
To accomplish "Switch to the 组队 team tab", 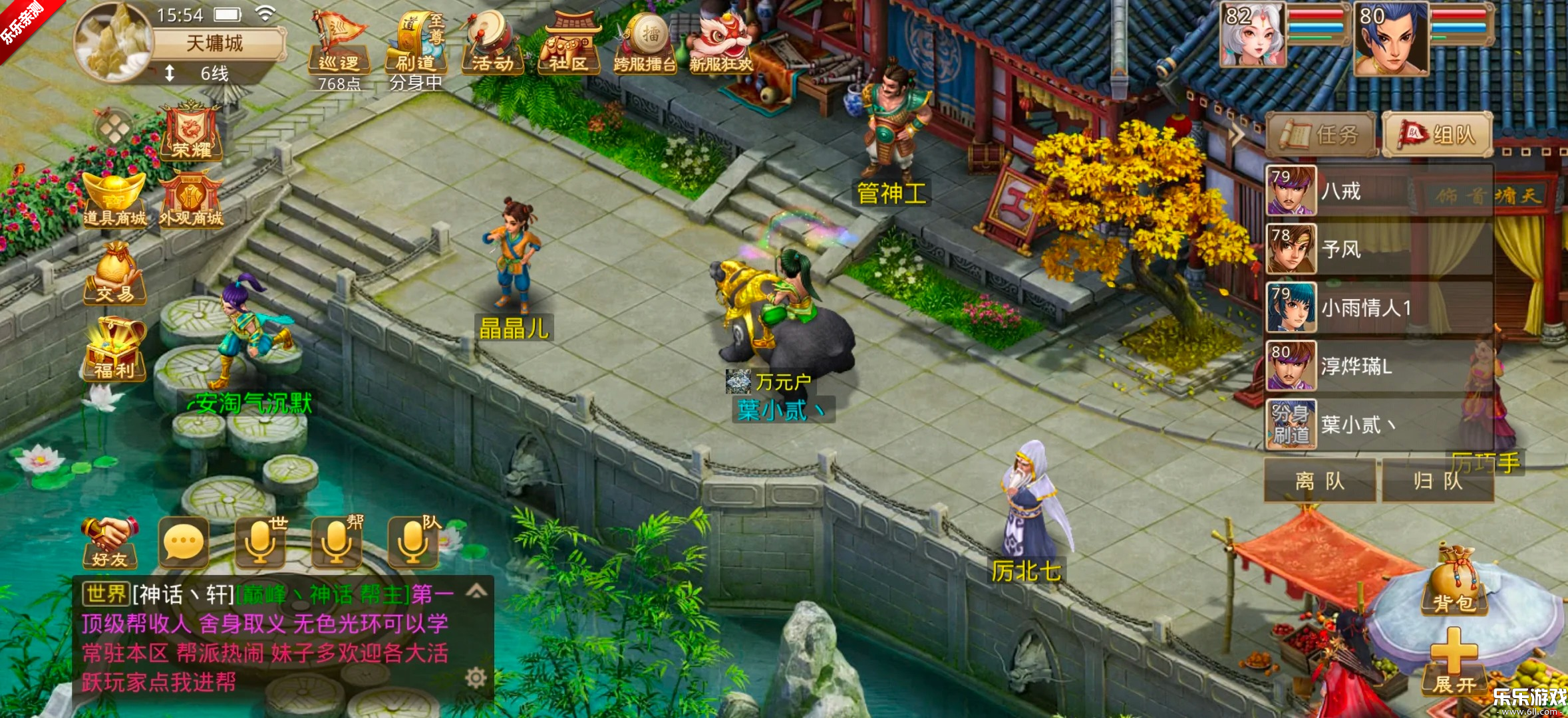I will point(1437,135).
